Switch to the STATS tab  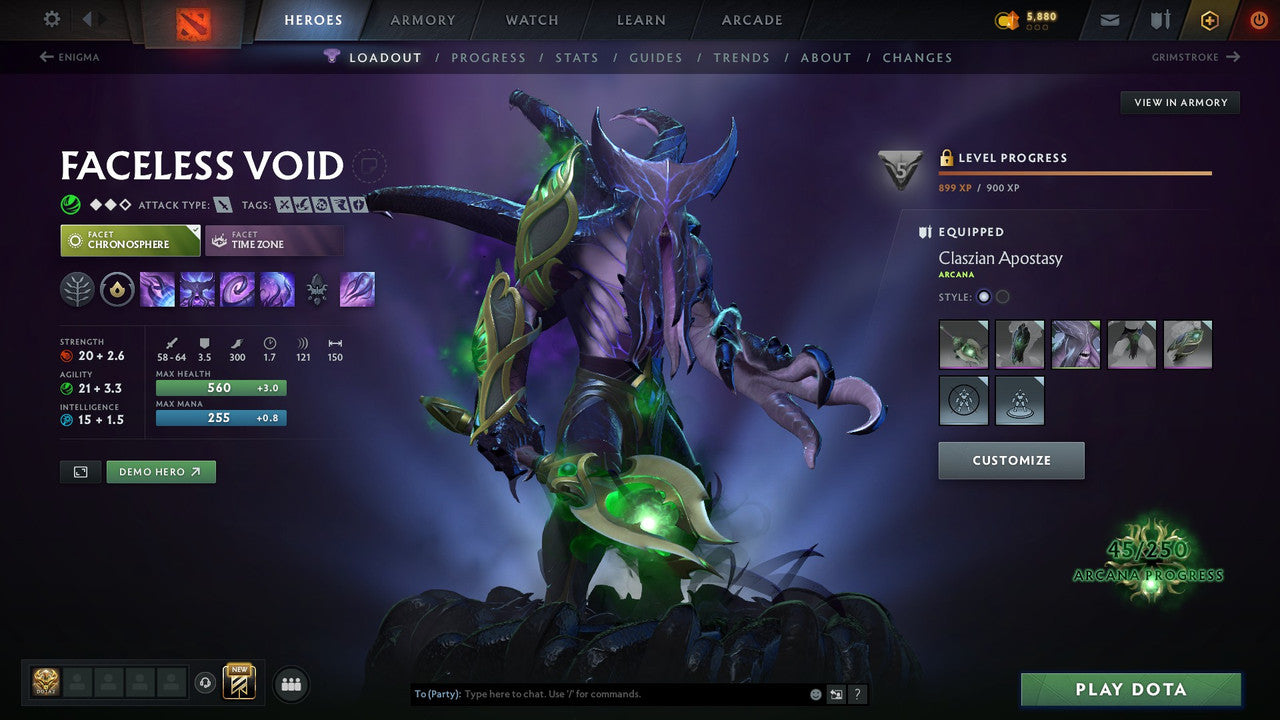point(577,57)
